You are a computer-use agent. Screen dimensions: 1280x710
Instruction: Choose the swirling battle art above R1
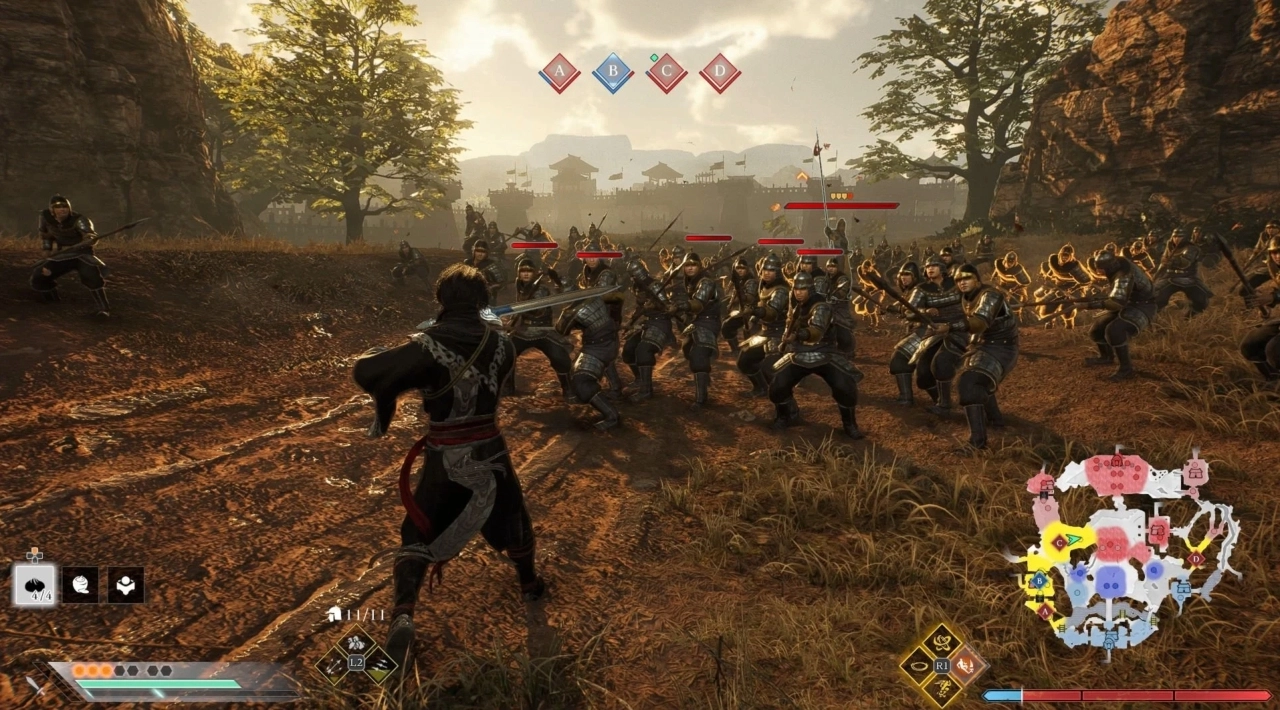942,642
